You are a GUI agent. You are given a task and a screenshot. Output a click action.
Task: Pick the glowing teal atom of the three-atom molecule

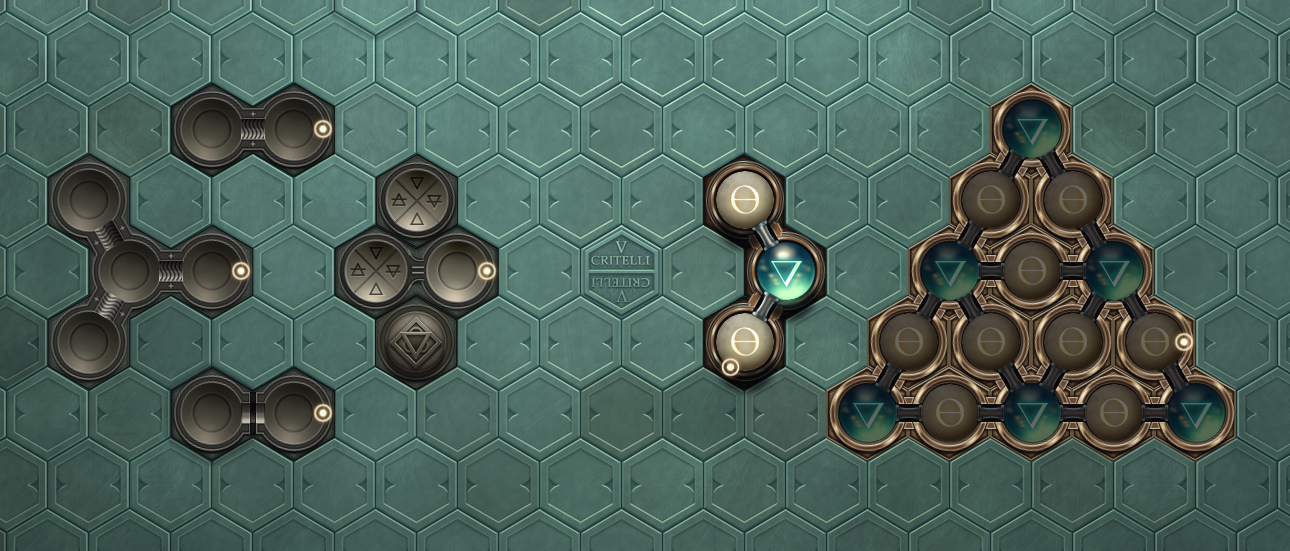[785, 272]
